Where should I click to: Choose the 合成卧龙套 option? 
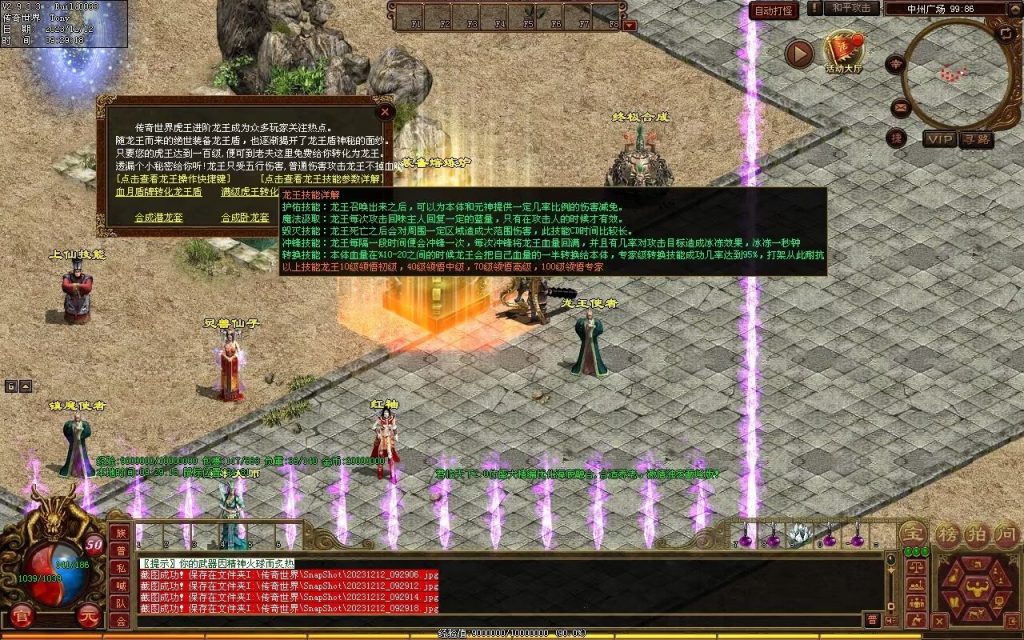(245, 217)
